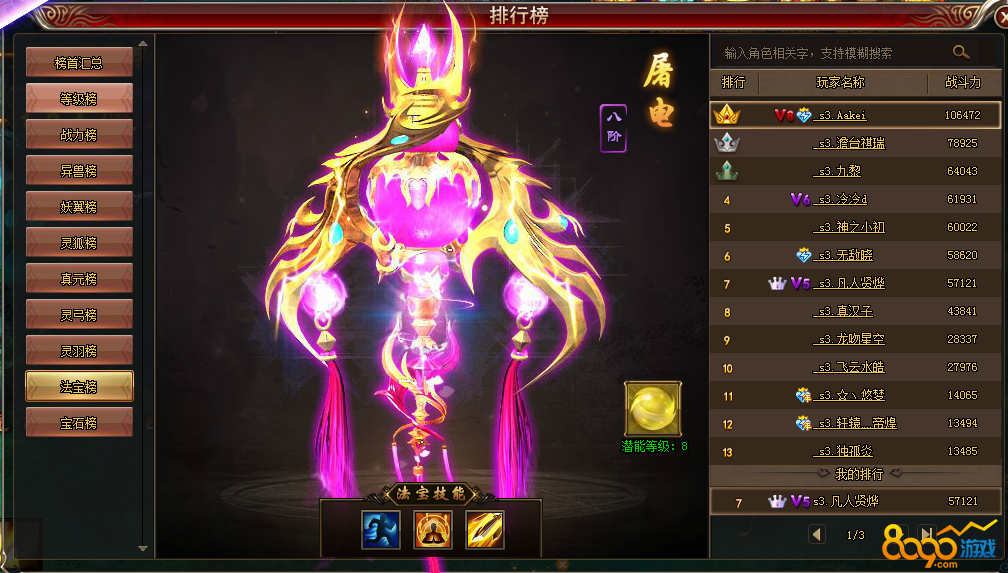This screenshot has height=573, width=1008.
Task: Select top-ranked player s3.Aakei
Action: pos(842,115)
